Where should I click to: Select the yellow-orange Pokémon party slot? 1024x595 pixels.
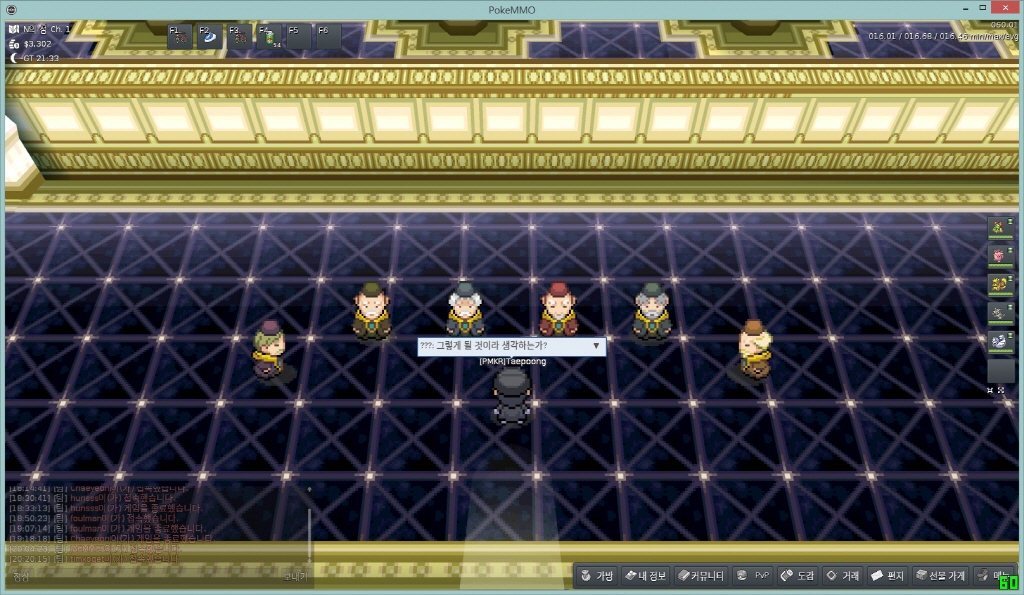click(x=1000, y=284)
